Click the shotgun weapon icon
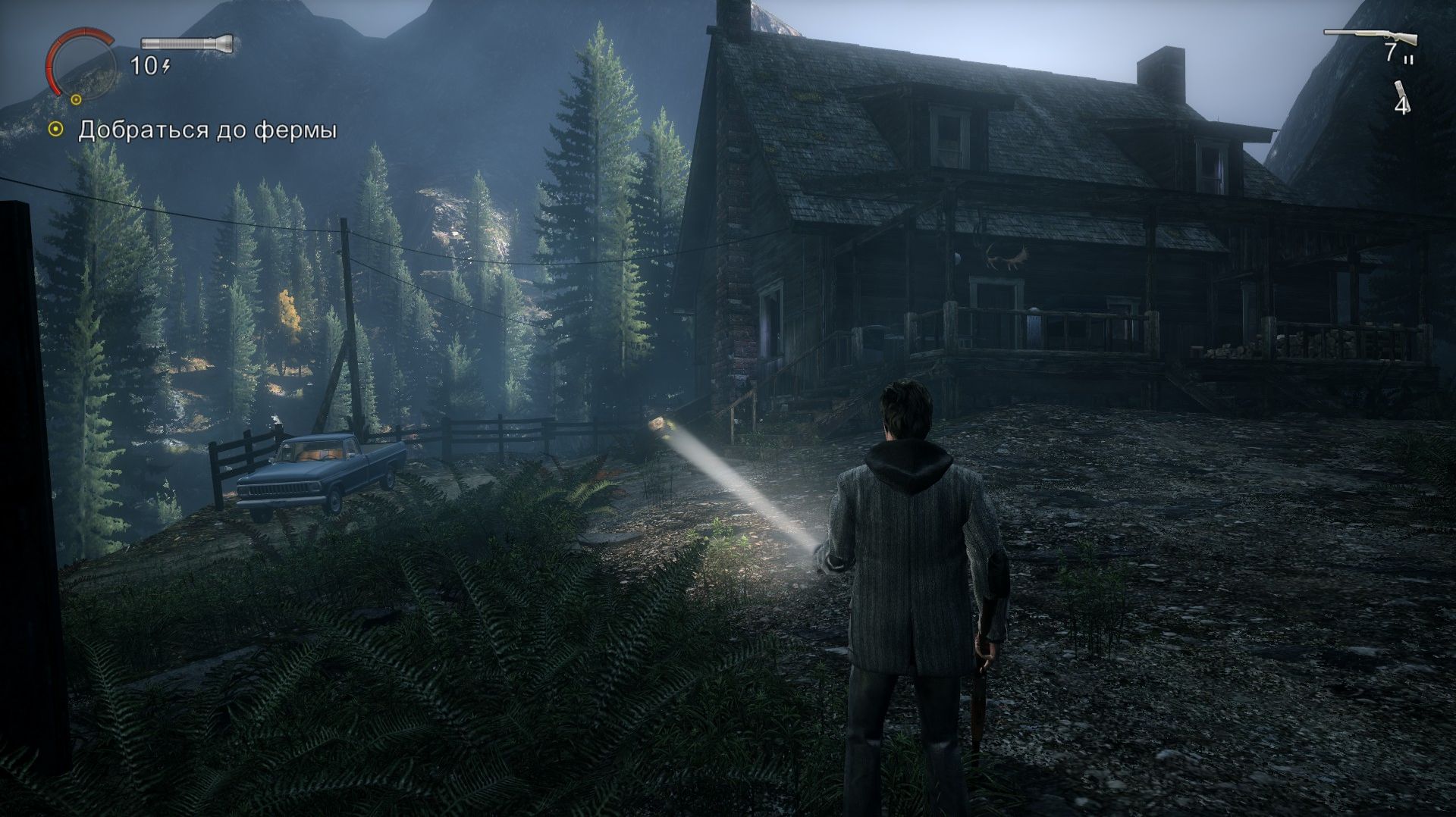 pos(1370,36)
